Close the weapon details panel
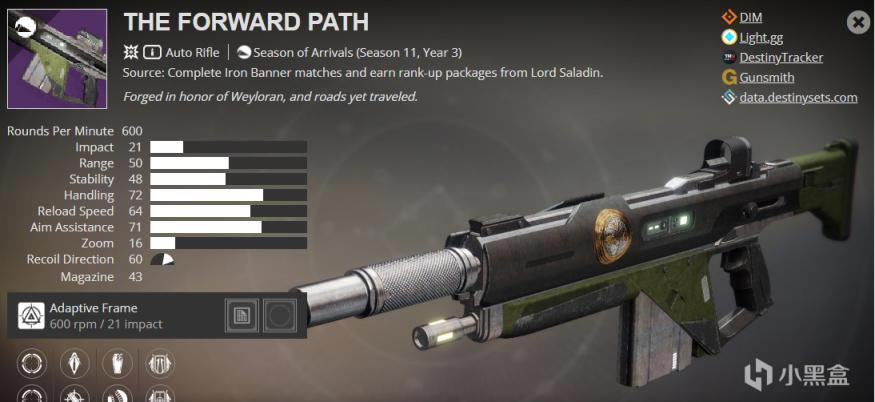The image size is (875, 402). click(857, 21)
